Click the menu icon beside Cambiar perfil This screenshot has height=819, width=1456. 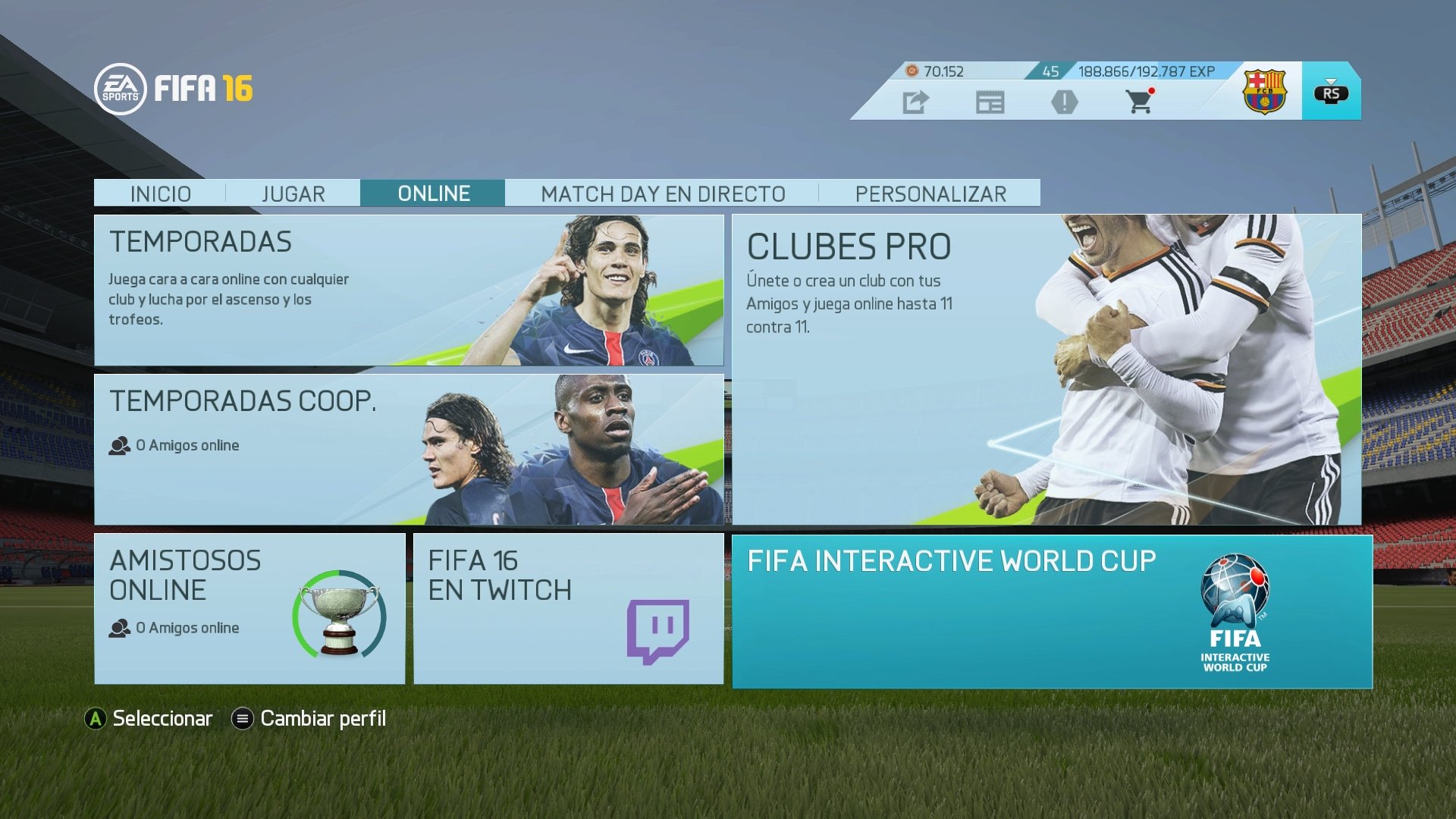pyautogui.click(x=243, y=717)
